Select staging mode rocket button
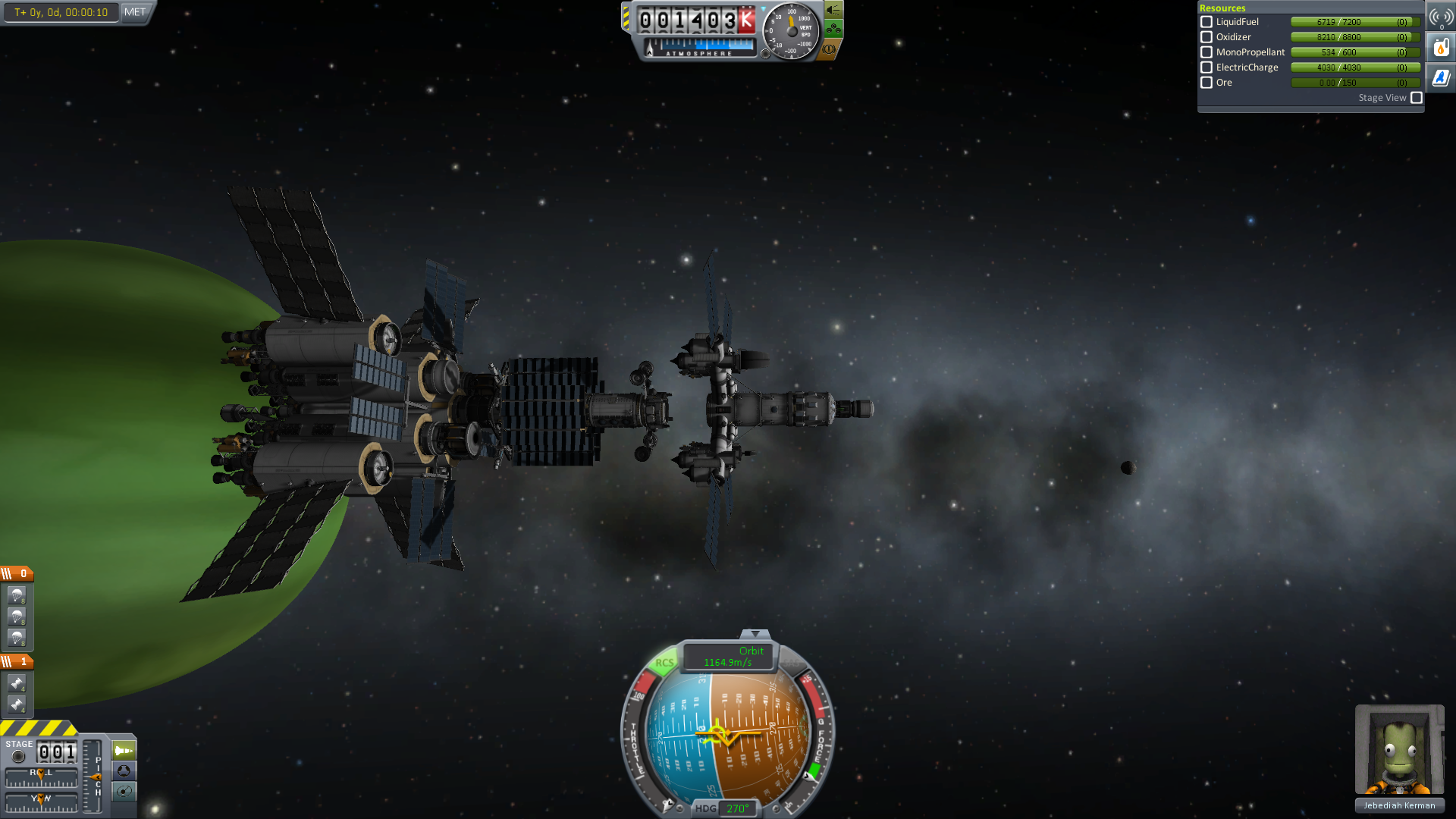 pyautogui.click(x=124, y=751)
